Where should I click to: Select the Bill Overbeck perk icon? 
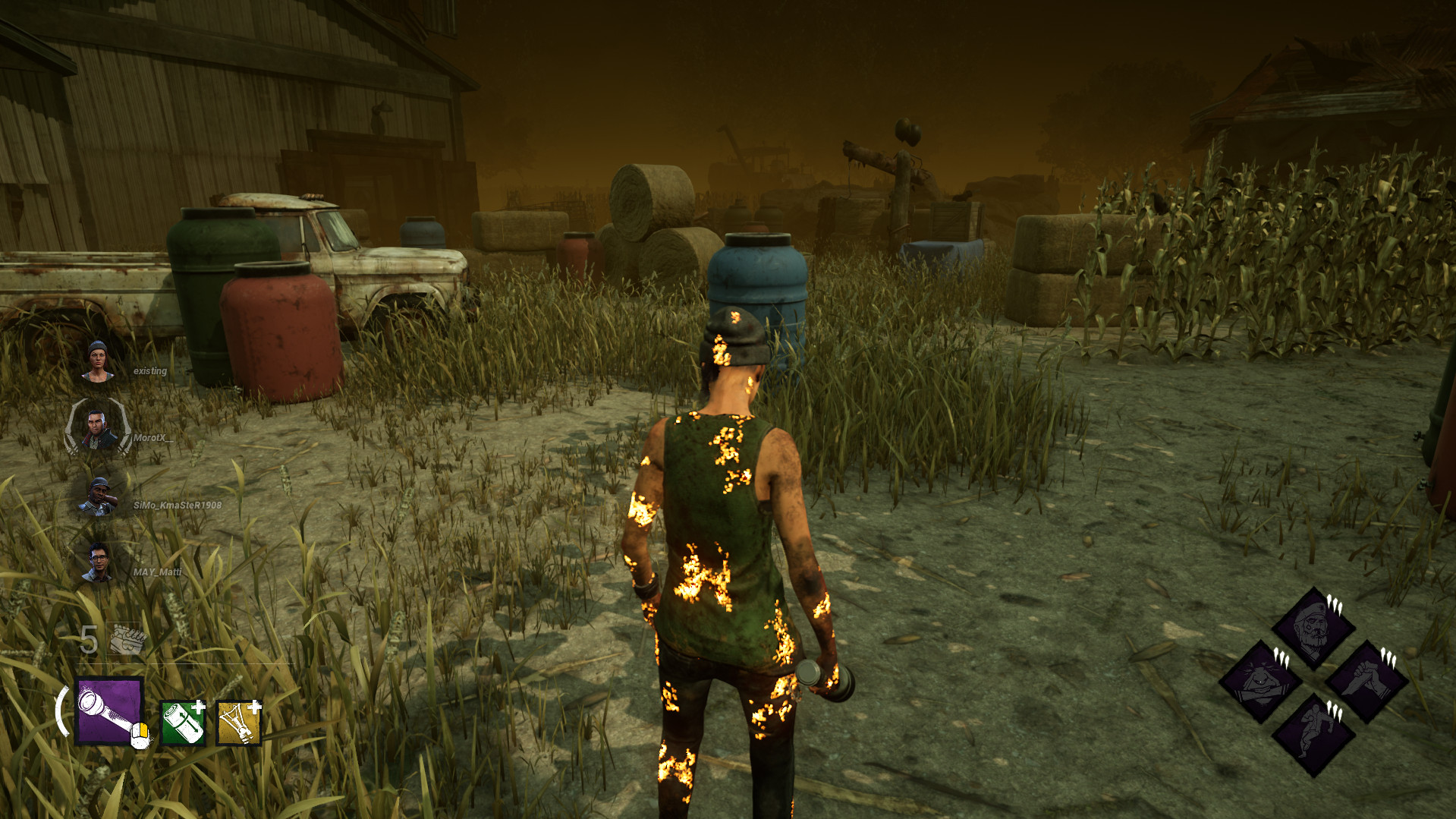click(1315, 632)
